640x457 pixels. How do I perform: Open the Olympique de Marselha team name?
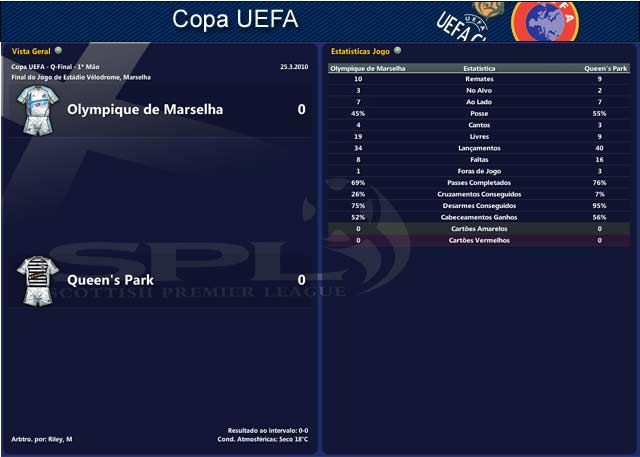tap(145, 109)
